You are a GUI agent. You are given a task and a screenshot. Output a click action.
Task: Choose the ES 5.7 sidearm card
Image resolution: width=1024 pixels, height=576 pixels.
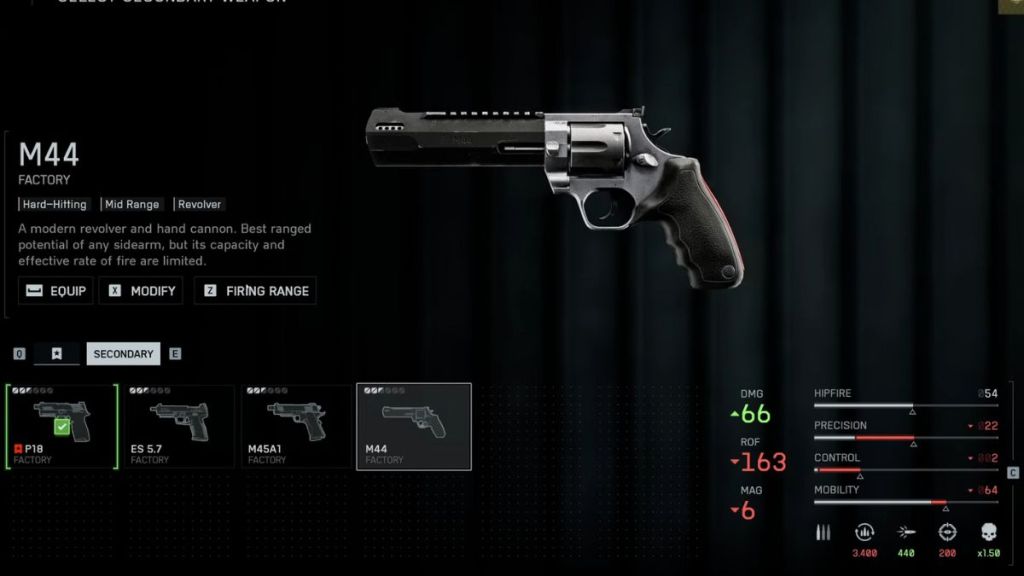tap(178, 426)
